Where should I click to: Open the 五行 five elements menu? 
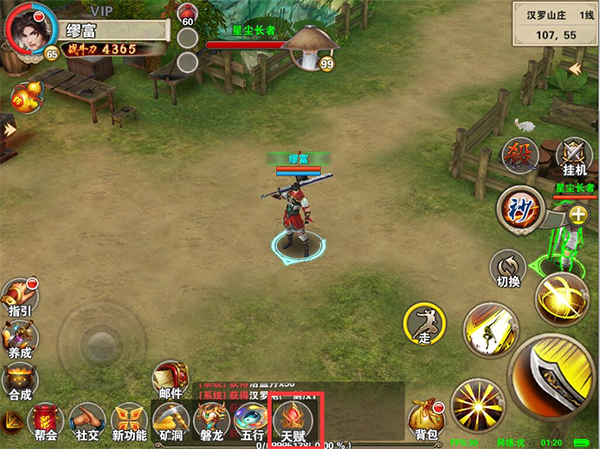pos(251,420)
